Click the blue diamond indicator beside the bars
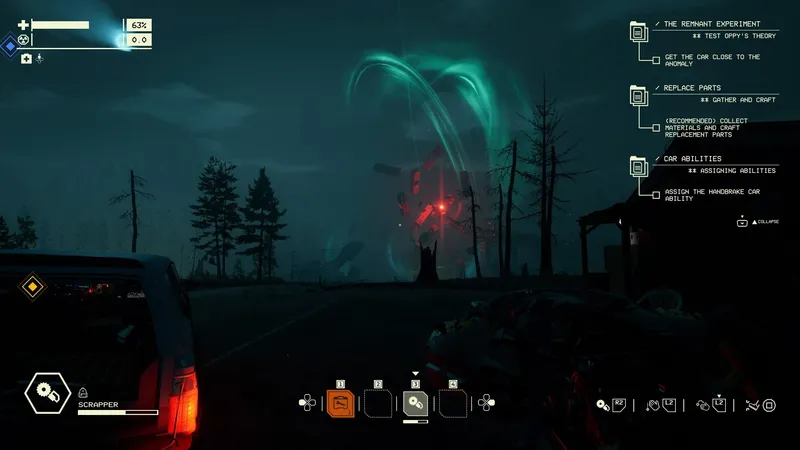Image resolution: width=800 pixels, height=450 pixels. click(10, 45)
